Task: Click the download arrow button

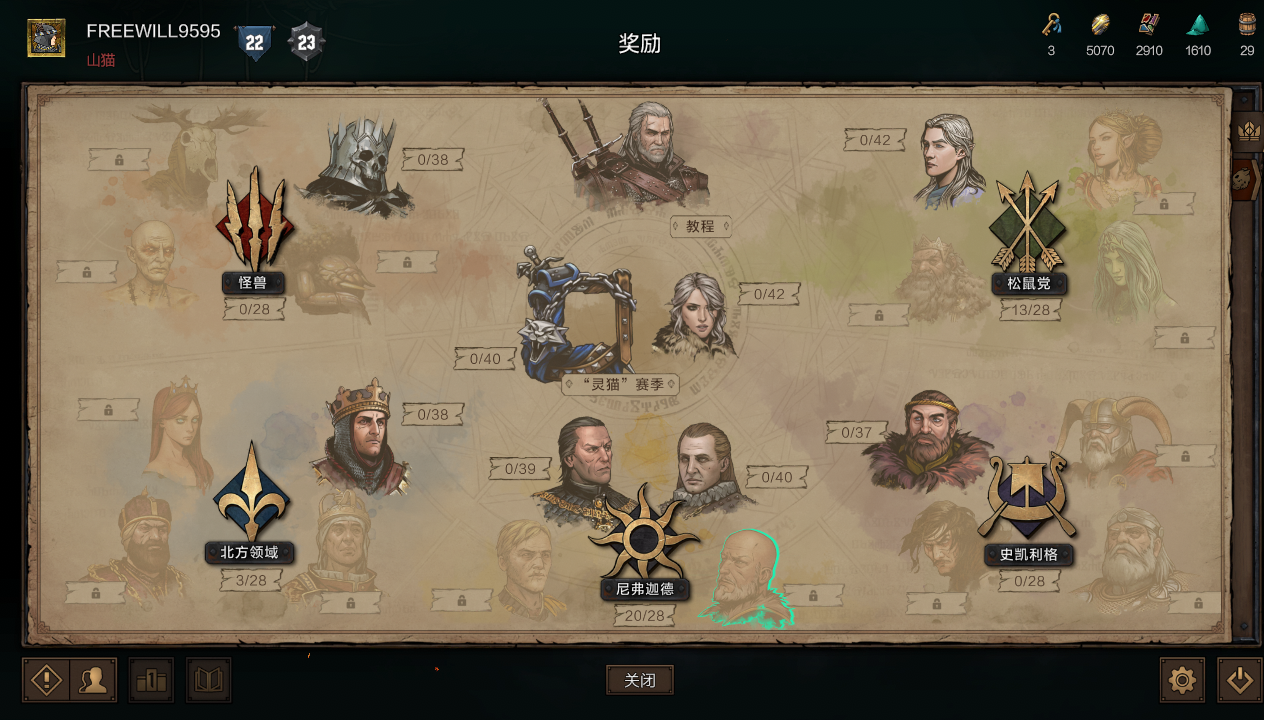Action: click(x=1239, y=680)
